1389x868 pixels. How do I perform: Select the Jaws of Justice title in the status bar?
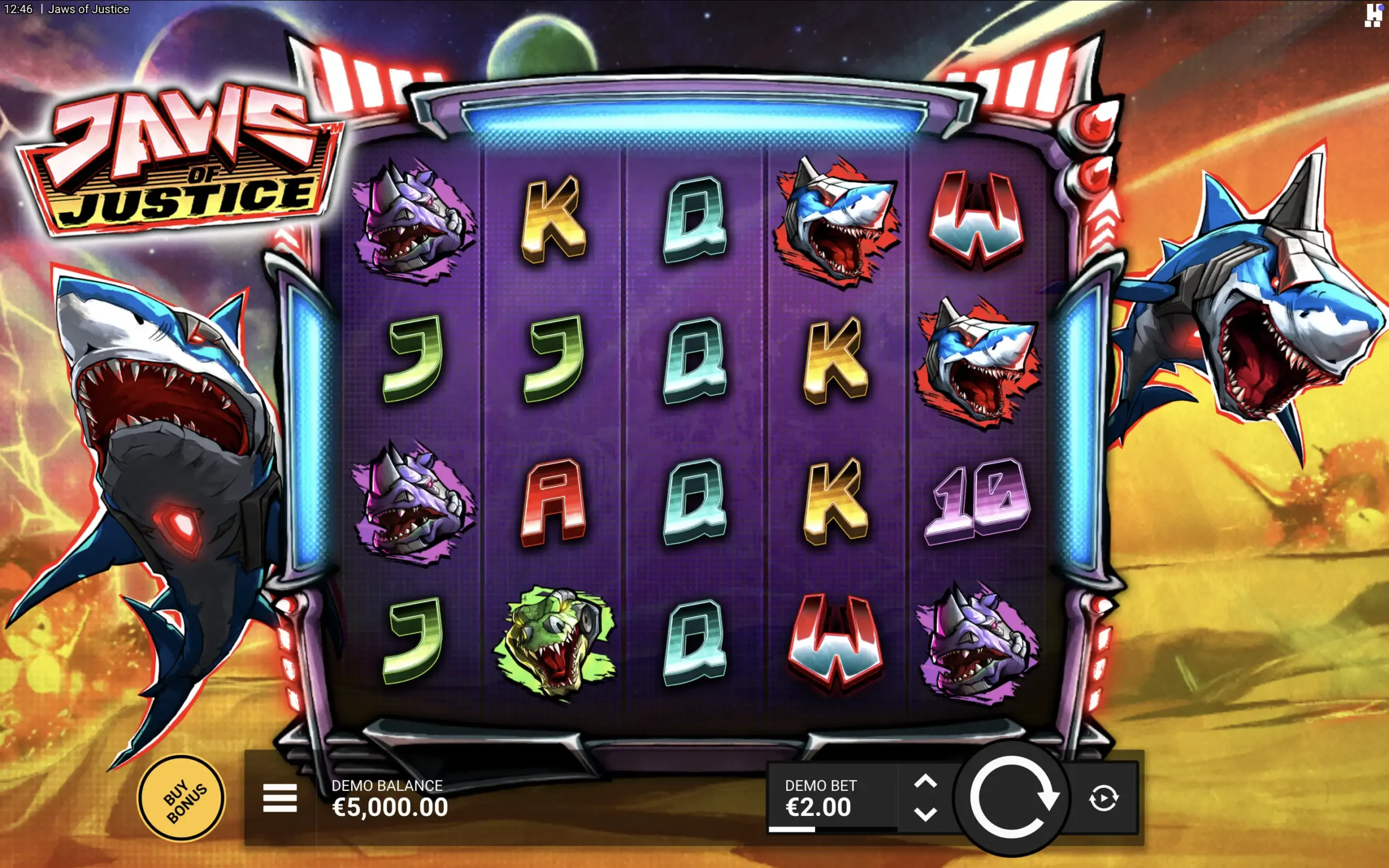coord(88,9)
